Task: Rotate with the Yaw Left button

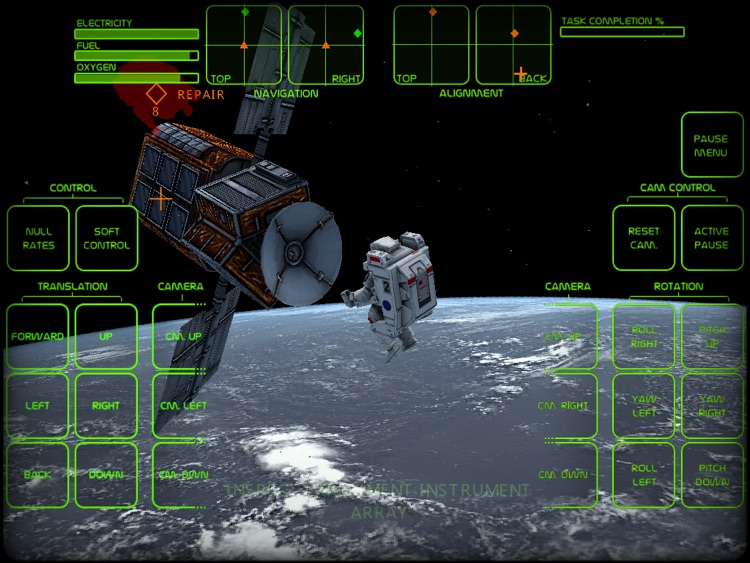Action: pos(643,406)
